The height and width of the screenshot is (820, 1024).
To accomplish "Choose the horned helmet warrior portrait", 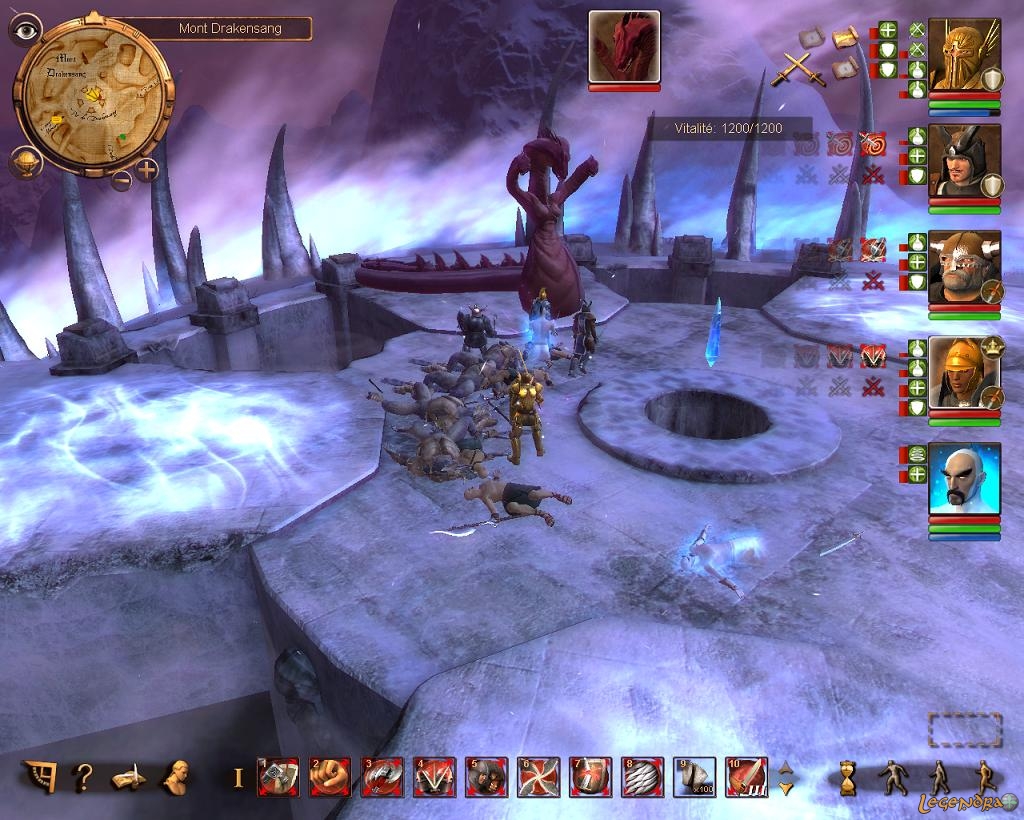I will (x=964, y=161).
